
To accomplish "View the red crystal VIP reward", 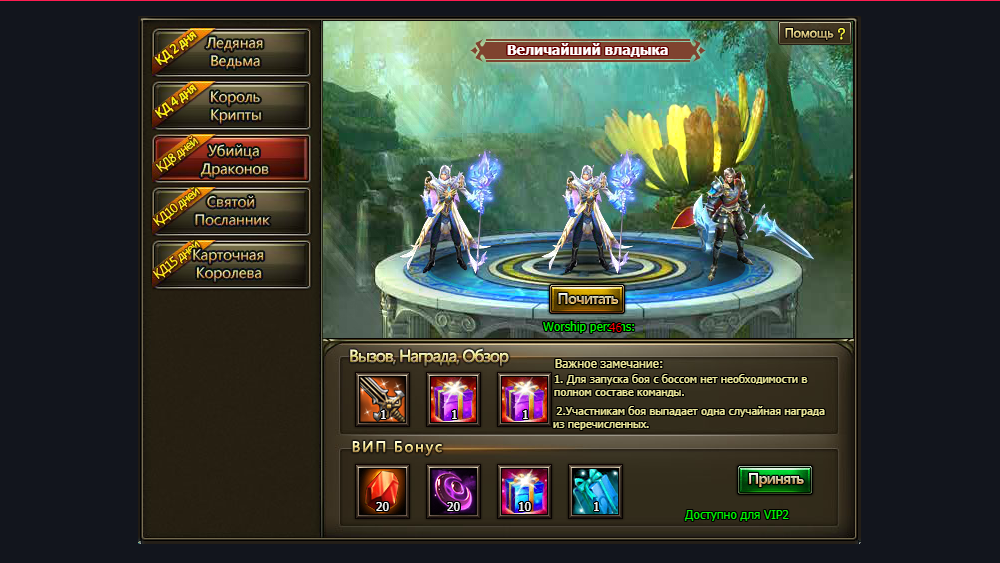I will (x=382, y=491).
